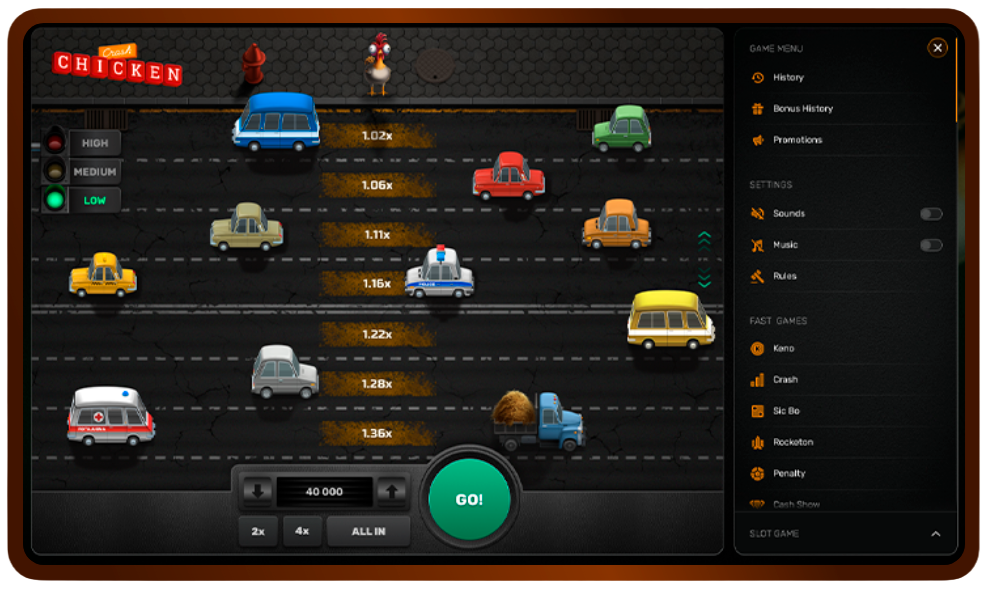Choose the MEDIUM risk level
This screenshot has height=590, width=995.
(x=95, y=172)
